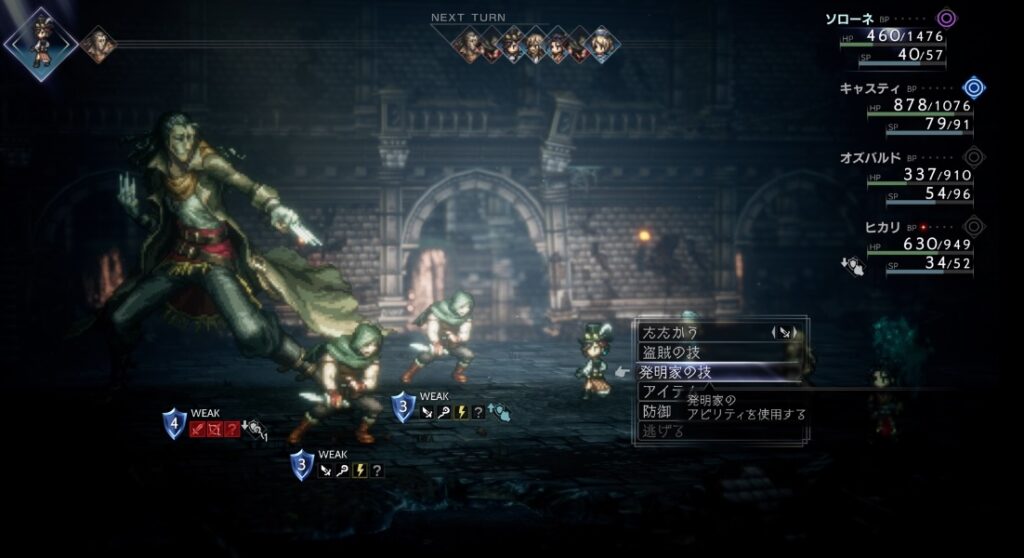Click ヒカリ's grey latent power icon
The width and height of the screenshot is (1024, 558).
[972, 226]
